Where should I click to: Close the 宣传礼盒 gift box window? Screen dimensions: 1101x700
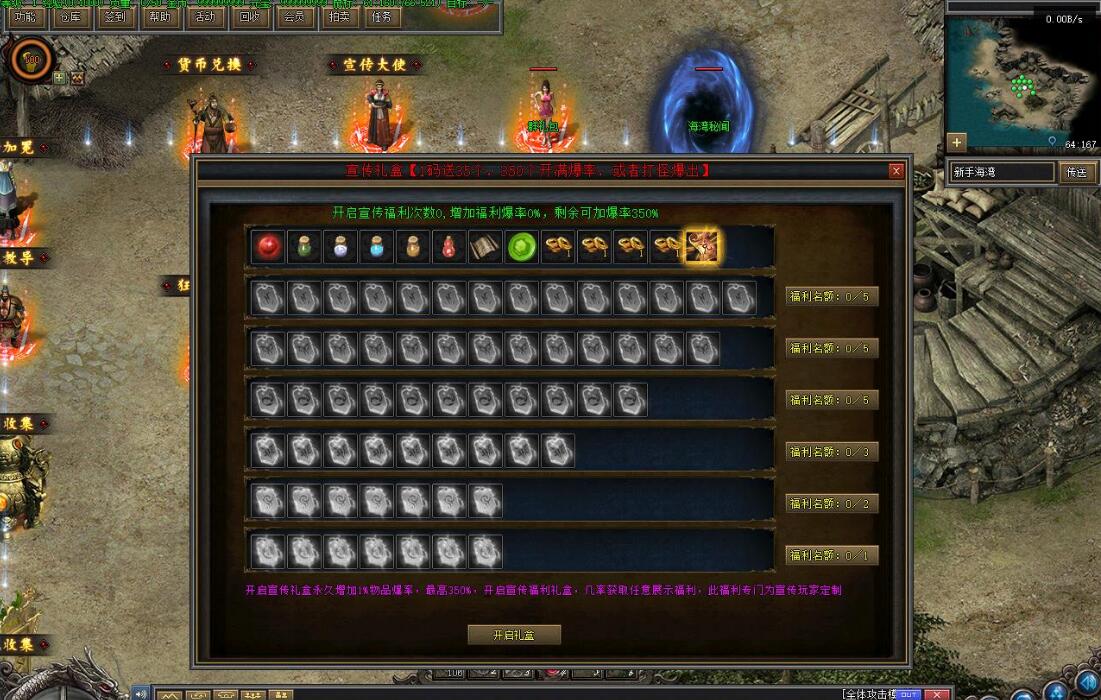tap(896, 171)
